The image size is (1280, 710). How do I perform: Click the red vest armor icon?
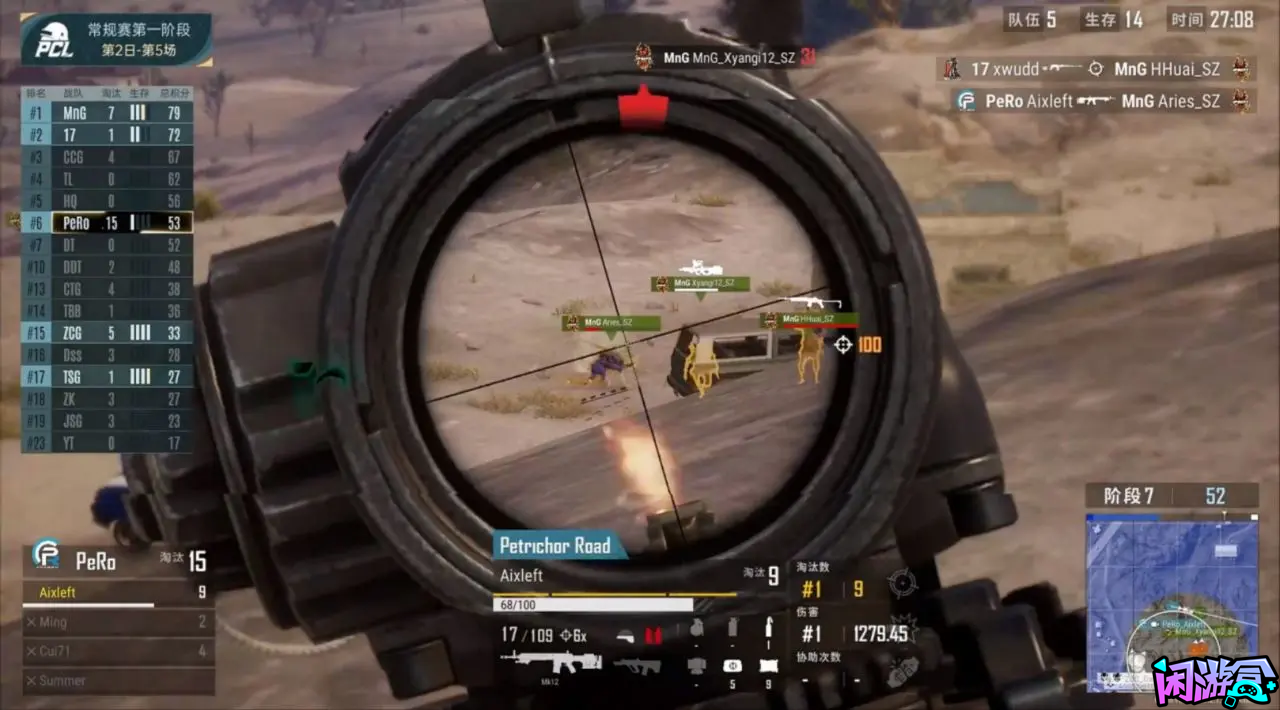point(654,634)
